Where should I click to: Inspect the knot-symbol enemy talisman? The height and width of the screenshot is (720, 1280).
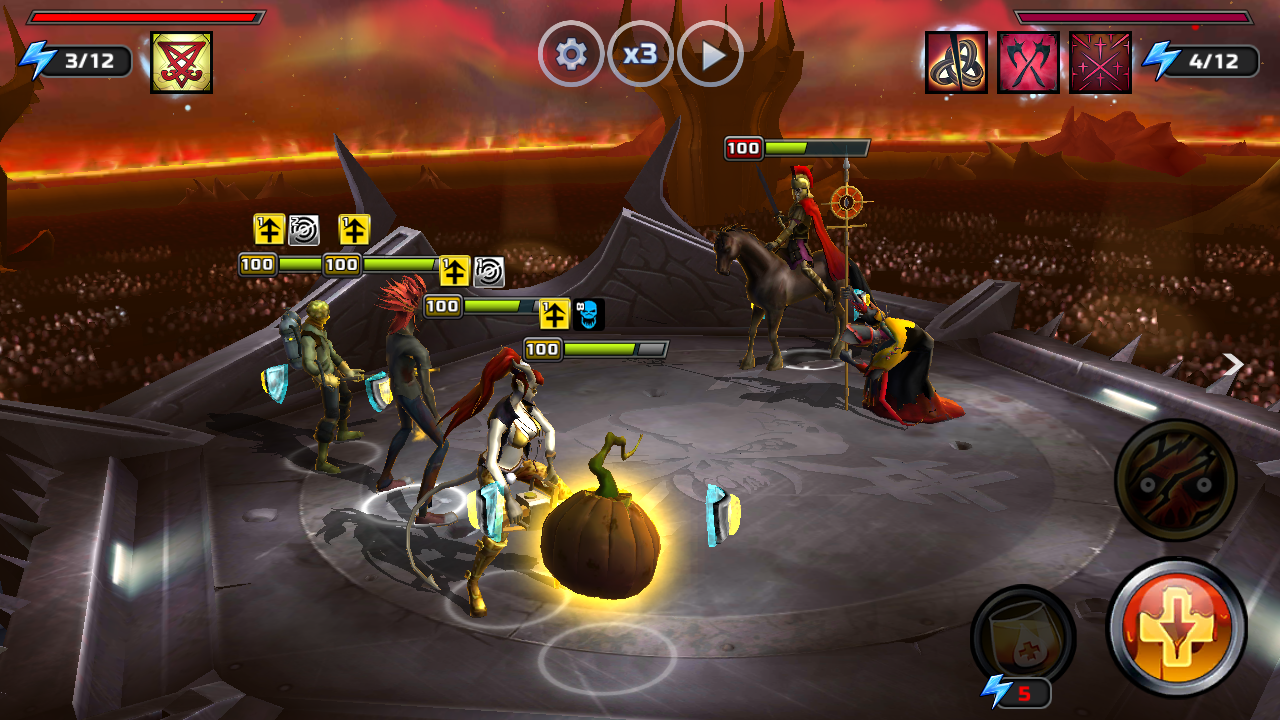point(956,62)
